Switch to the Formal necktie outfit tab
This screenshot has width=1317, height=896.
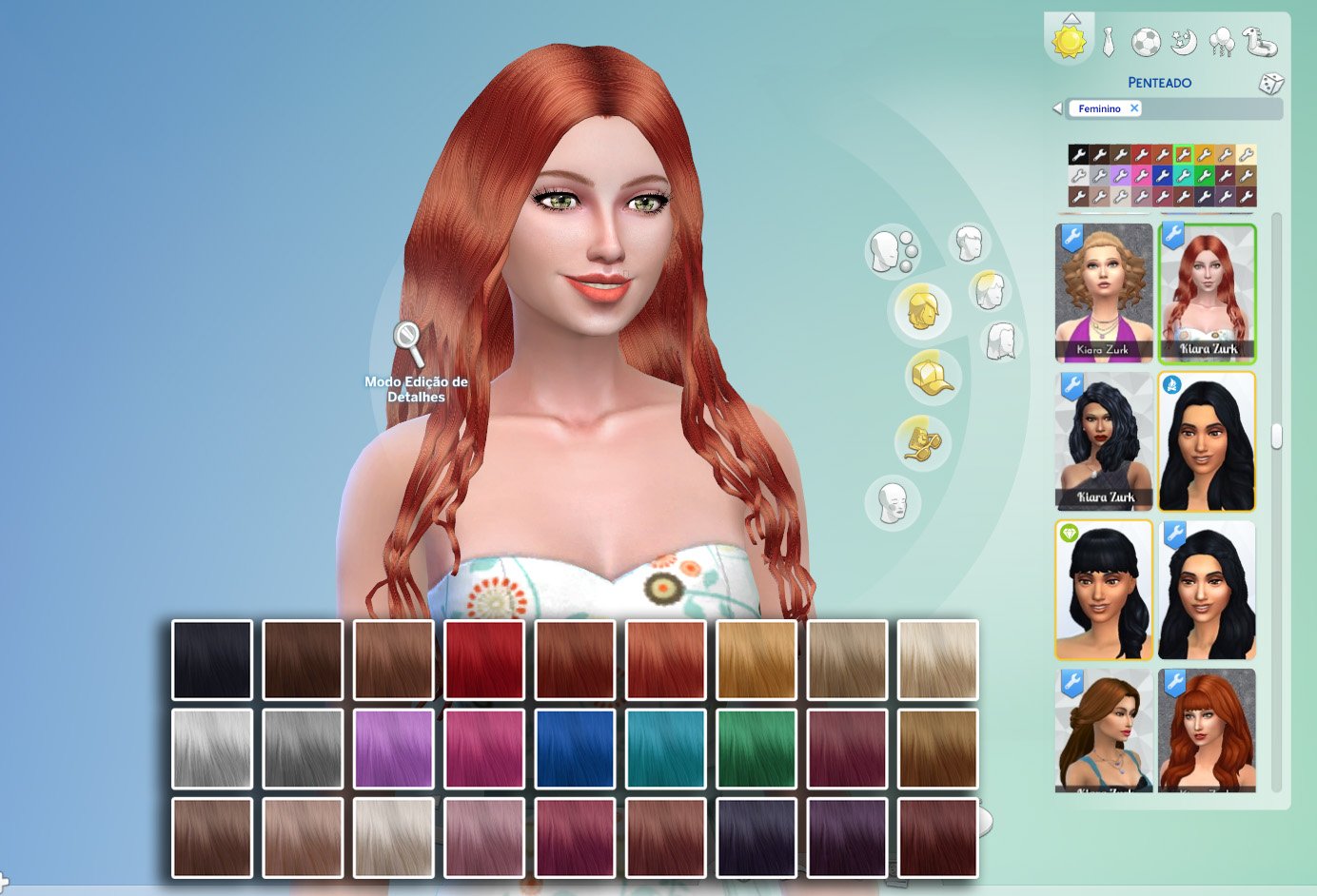click(x=1109, y=42)
